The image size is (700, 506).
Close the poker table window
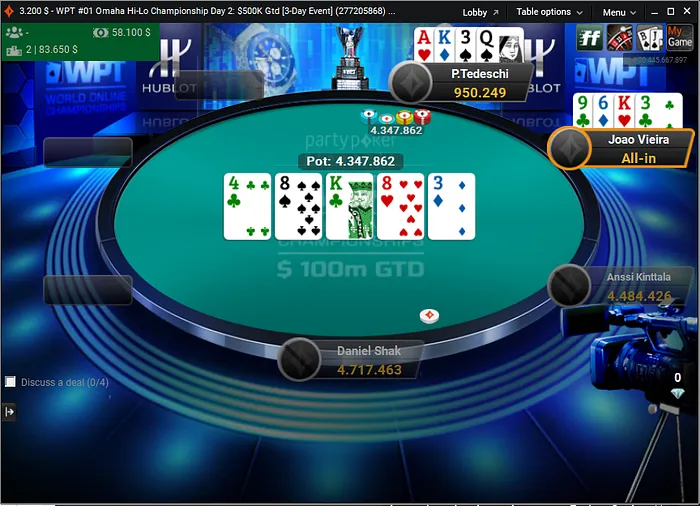click(x=686, y=12)
